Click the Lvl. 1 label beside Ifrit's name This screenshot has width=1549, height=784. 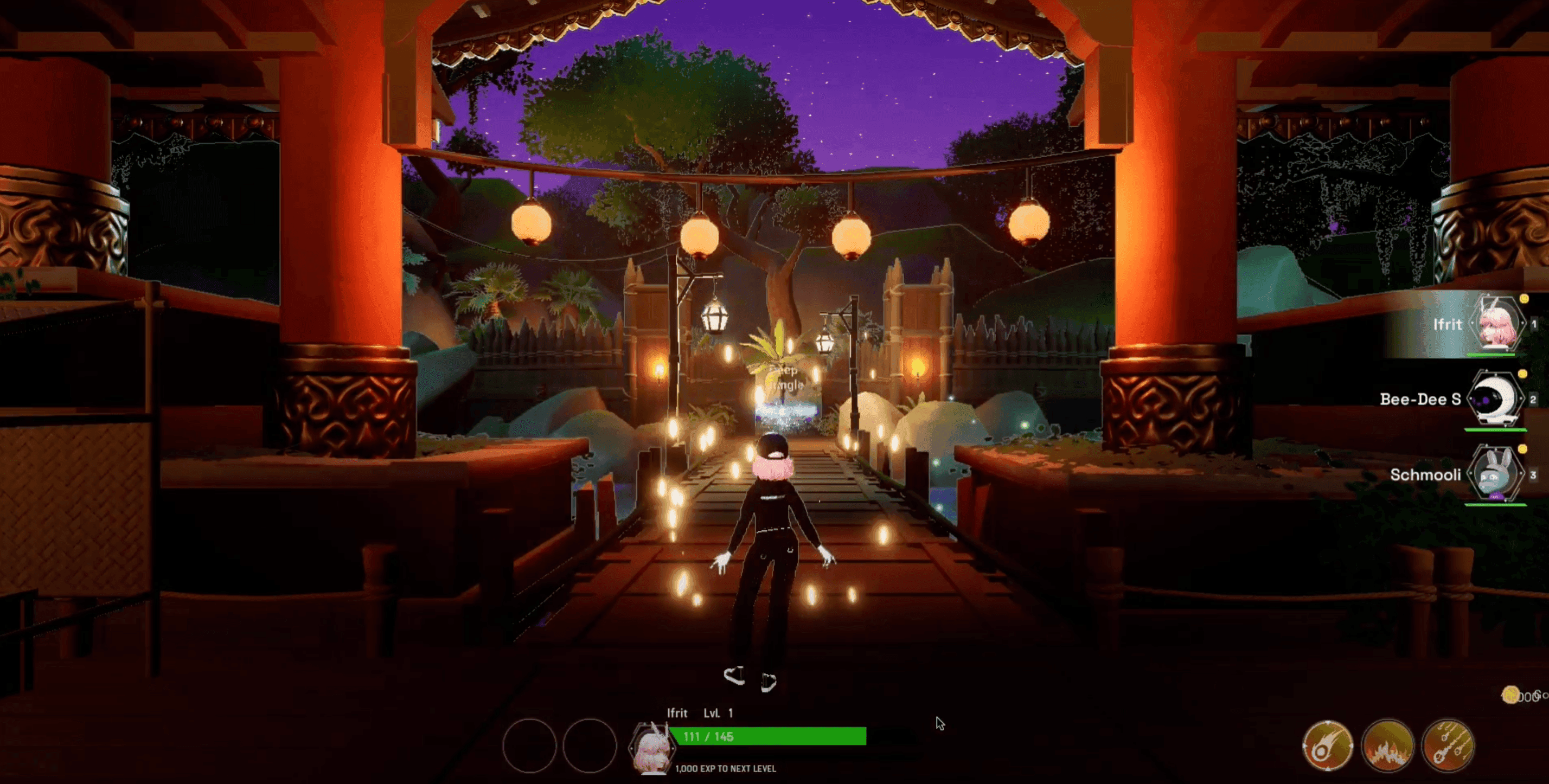click(x=719, y=714)
